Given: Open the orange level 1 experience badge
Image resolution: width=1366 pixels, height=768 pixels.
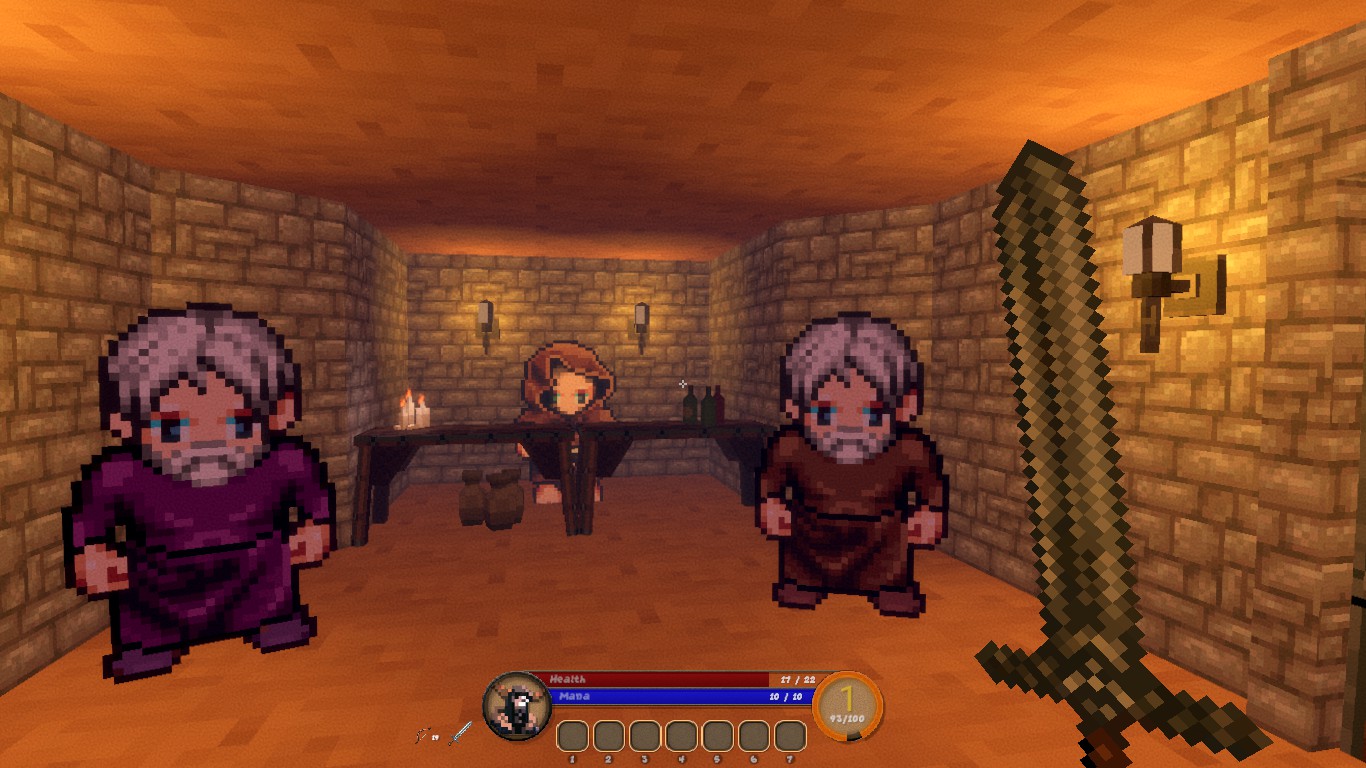Looking at the screenshot, I should (x=847, y=705).
